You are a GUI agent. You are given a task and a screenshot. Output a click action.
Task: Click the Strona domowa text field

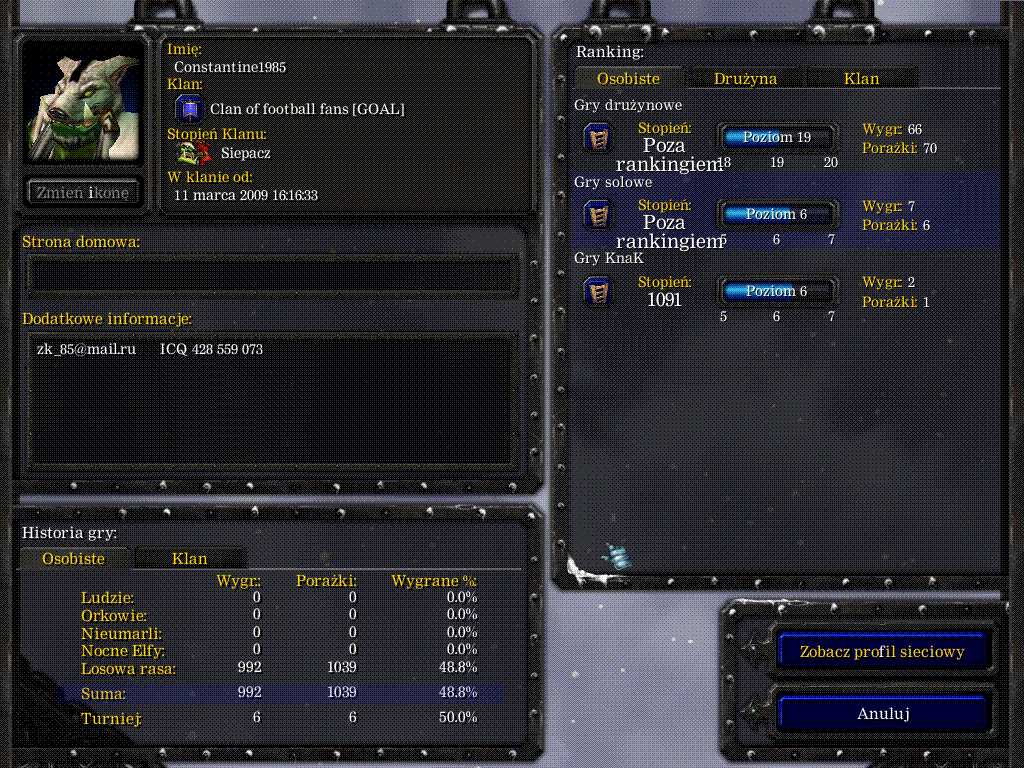pos(270,275)
